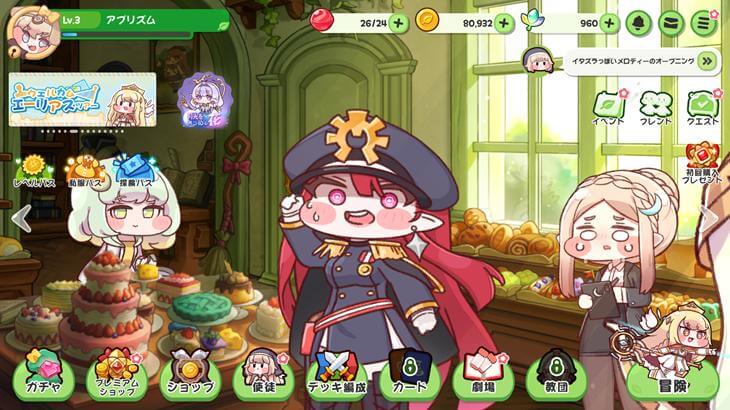Open the エーリアス welcome event banner

coord(82,100)
